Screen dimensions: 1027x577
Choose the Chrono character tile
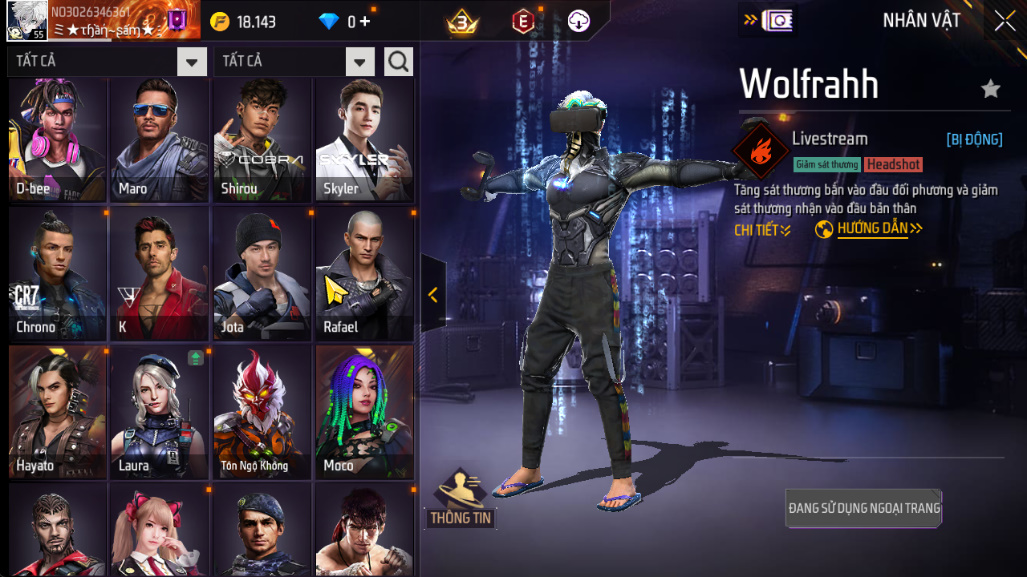click(x=58, y=274)
